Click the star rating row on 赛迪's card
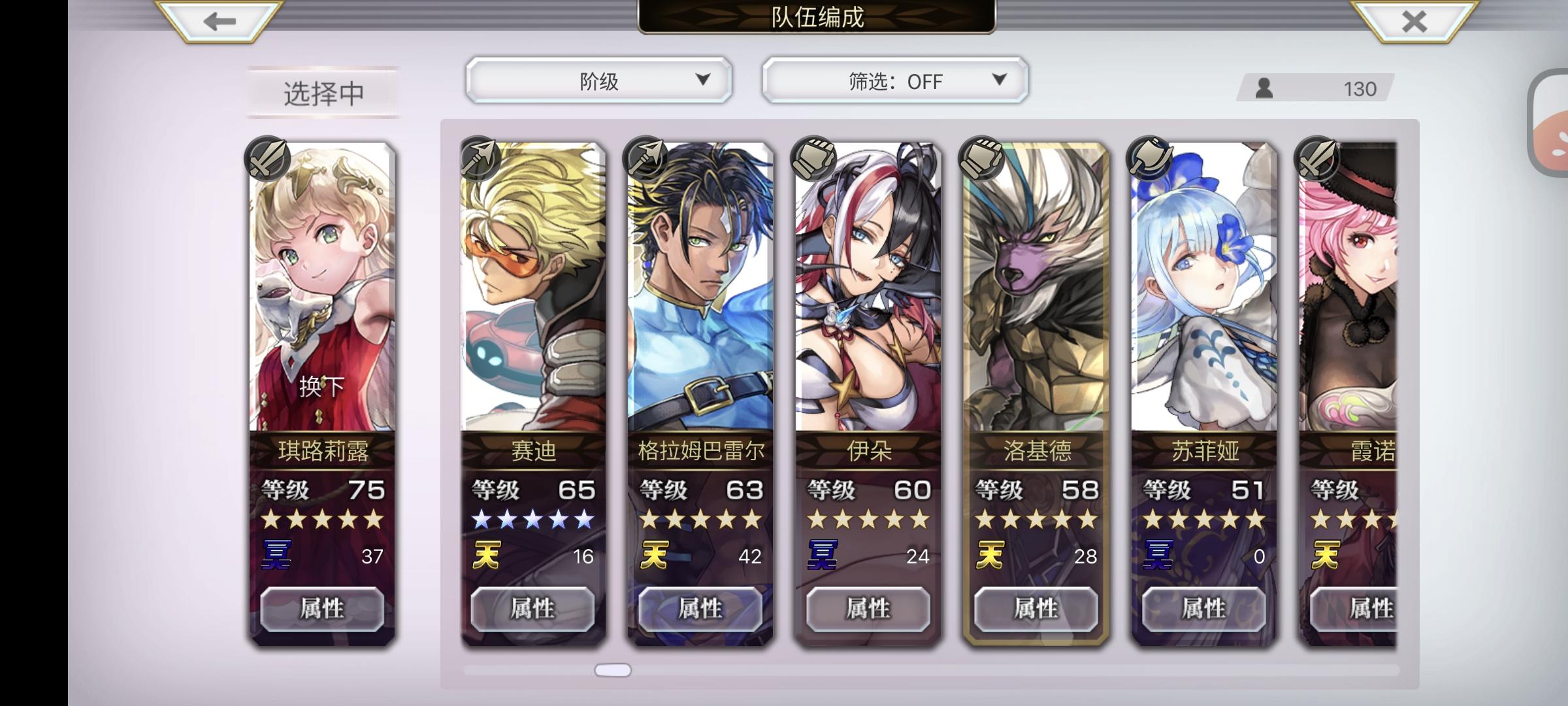The image size is (1568, 706). (x=532, y=520)
